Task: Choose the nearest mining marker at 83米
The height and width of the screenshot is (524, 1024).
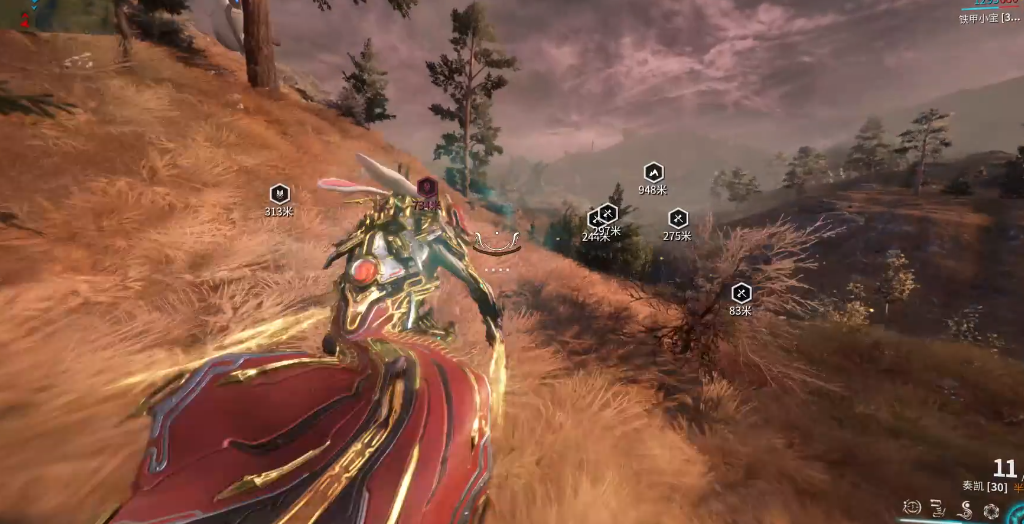Action: coord(740,293)
